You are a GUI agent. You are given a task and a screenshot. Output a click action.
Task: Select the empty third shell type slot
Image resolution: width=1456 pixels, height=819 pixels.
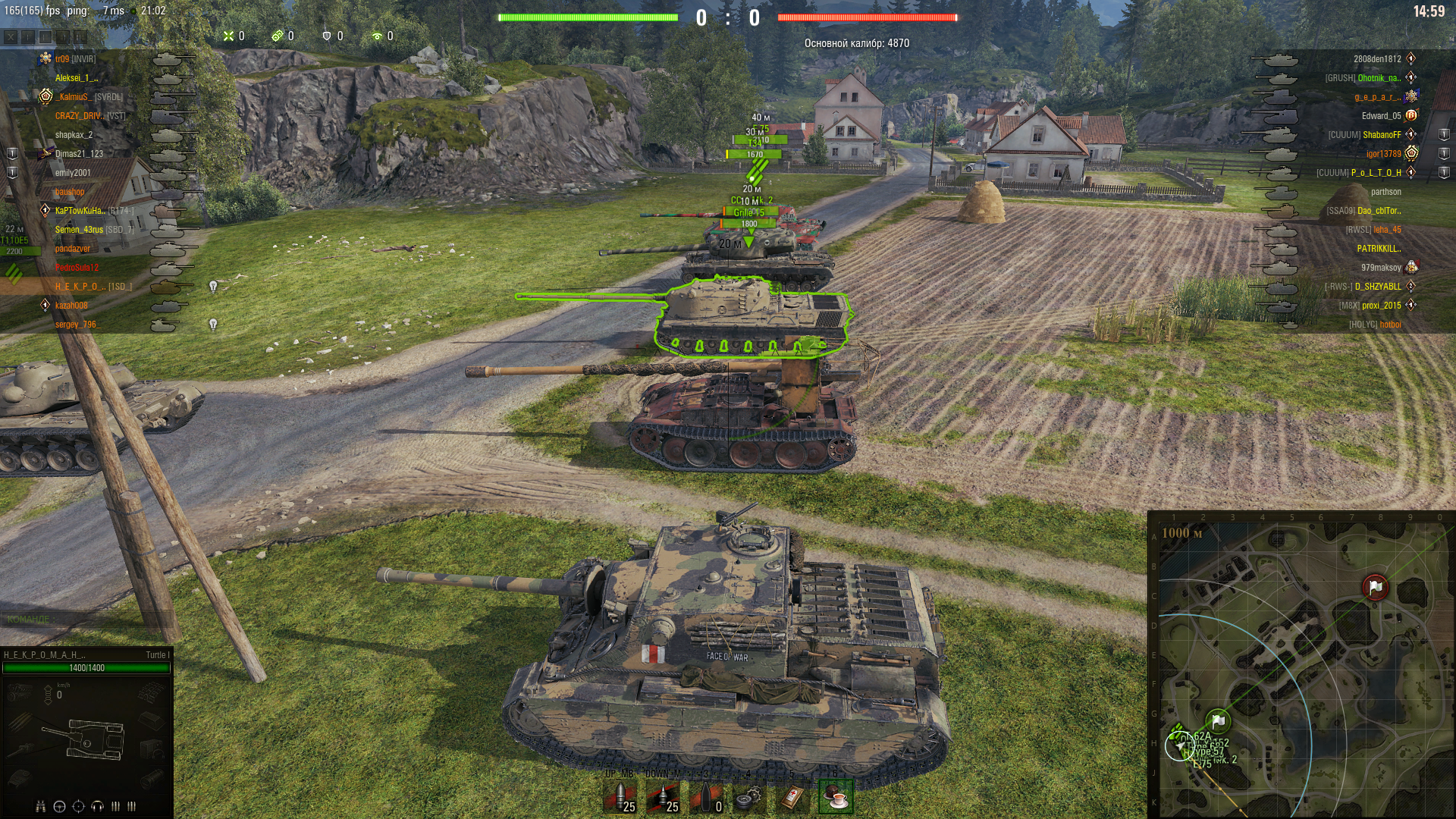(x=706, y=796)
